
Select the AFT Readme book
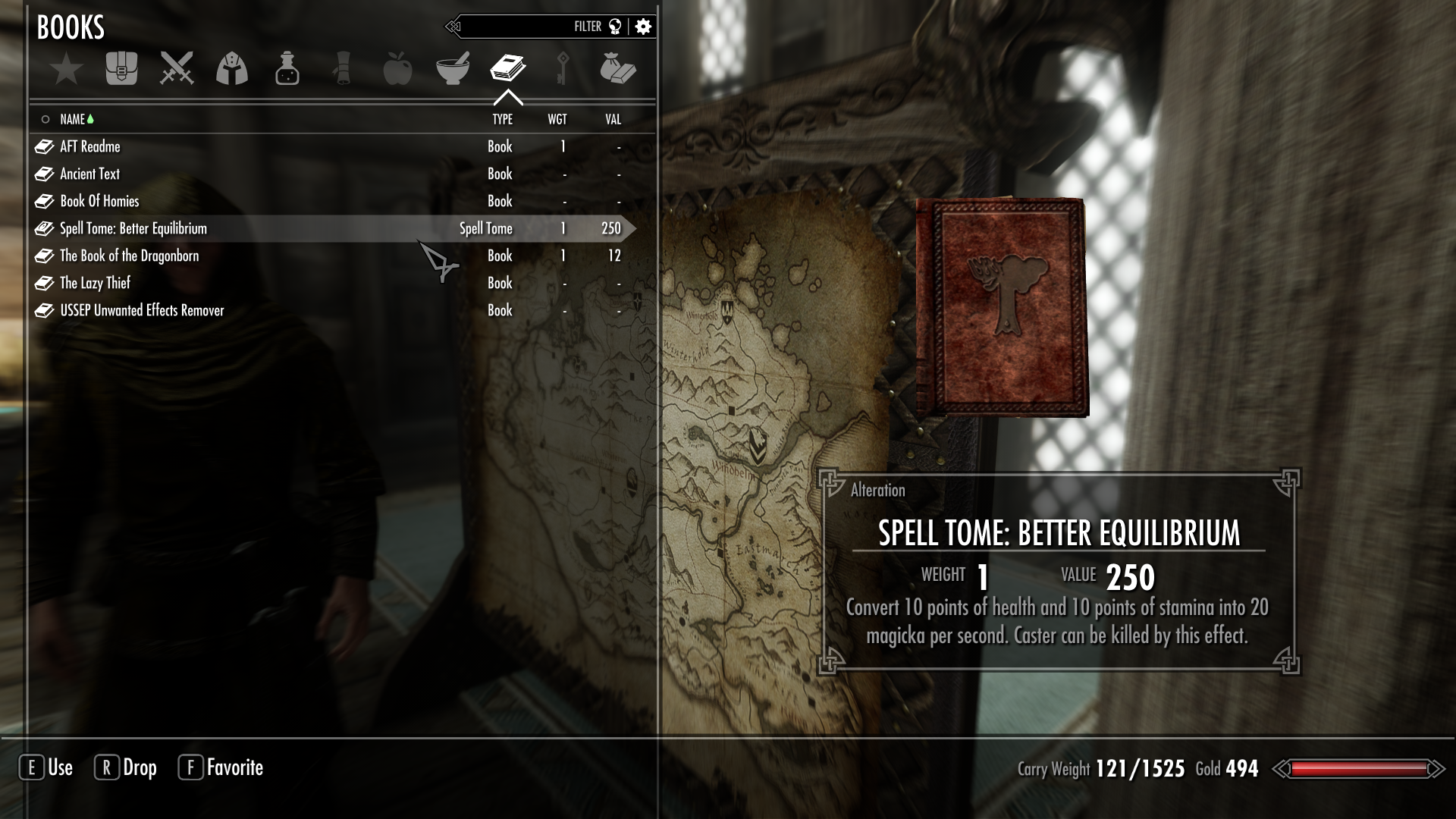(90, 146)
